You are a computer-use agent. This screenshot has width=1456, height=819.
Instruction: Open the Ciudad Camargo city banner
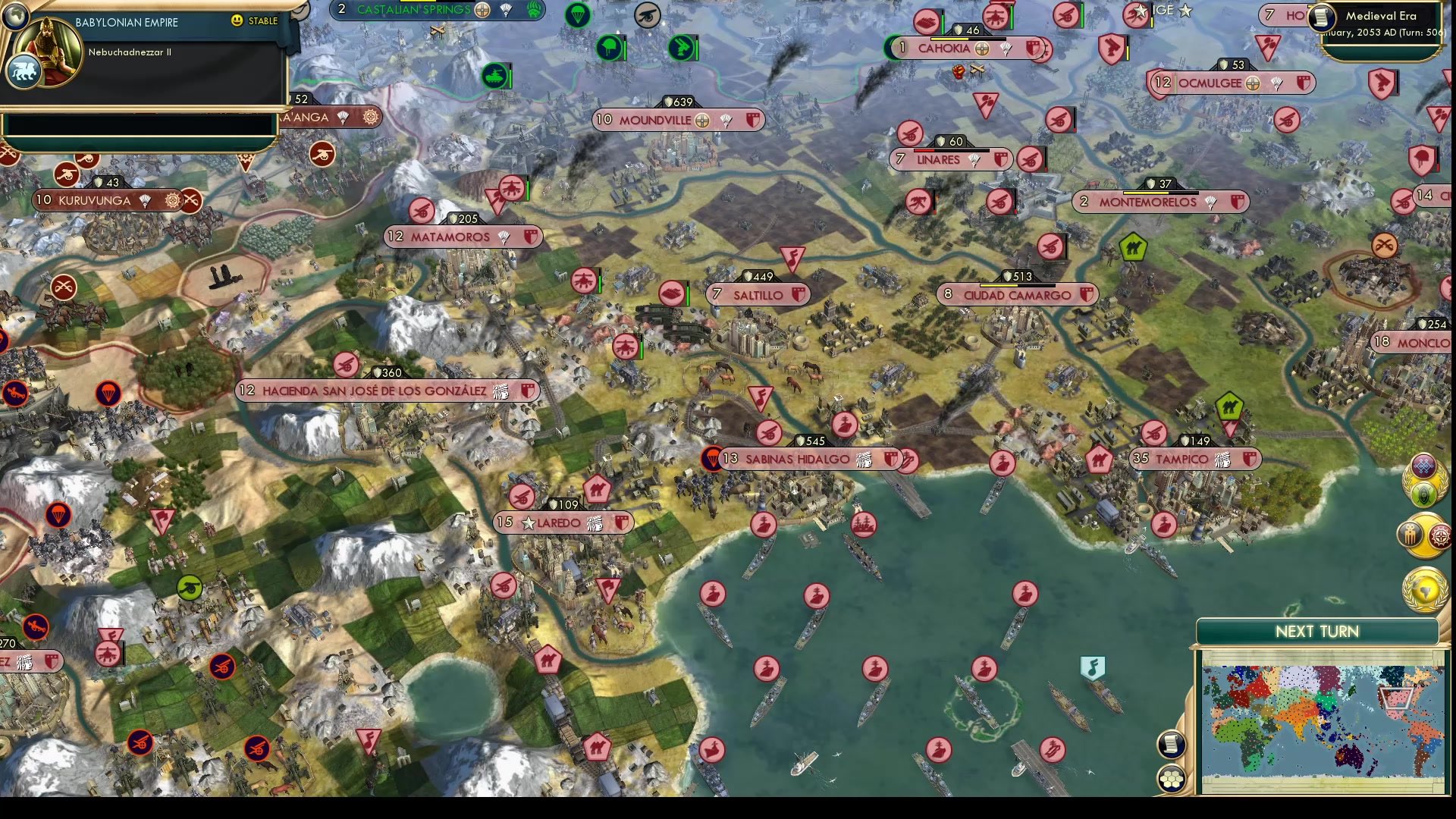click(1015, 295)
